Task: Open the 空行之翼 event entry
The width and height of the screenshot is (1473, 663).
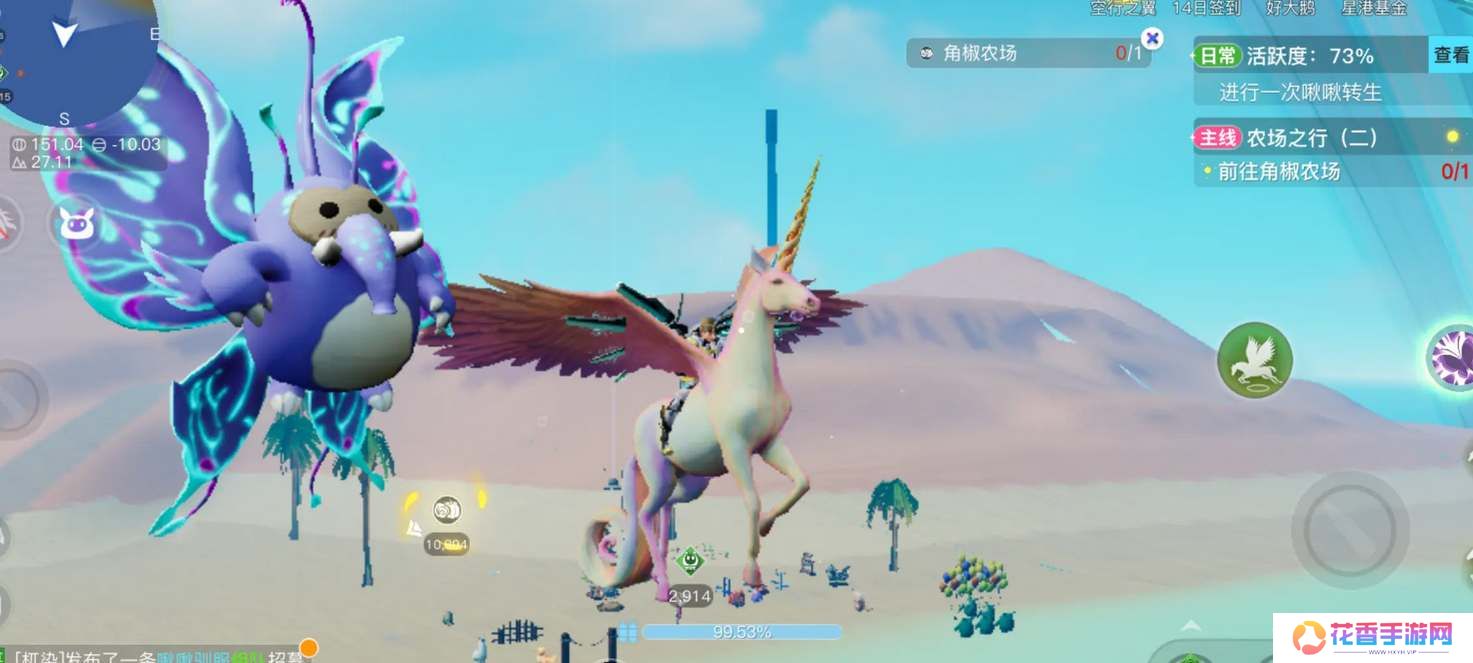Action: coord(1123,8)
